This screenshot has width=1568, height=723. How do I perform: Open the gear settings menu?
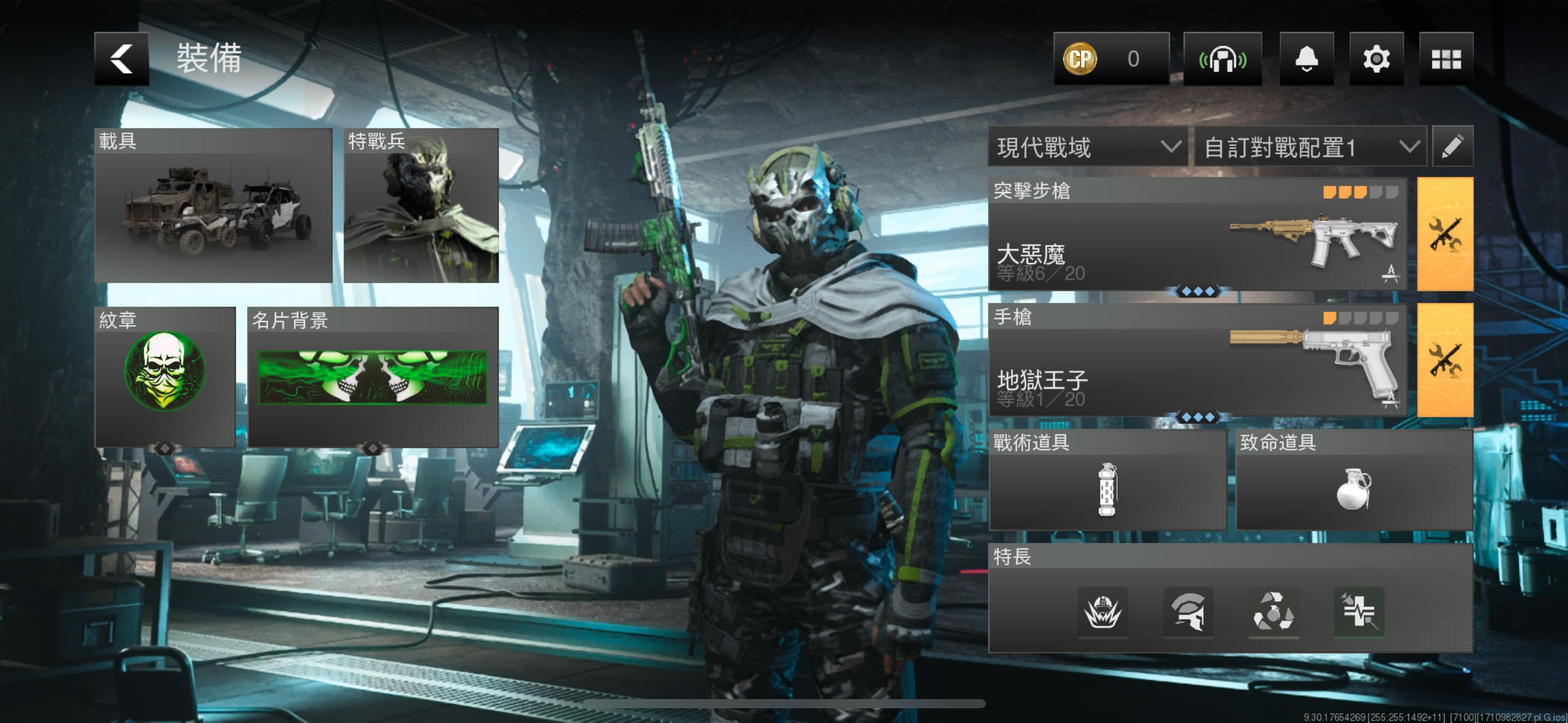point(1376,59)
